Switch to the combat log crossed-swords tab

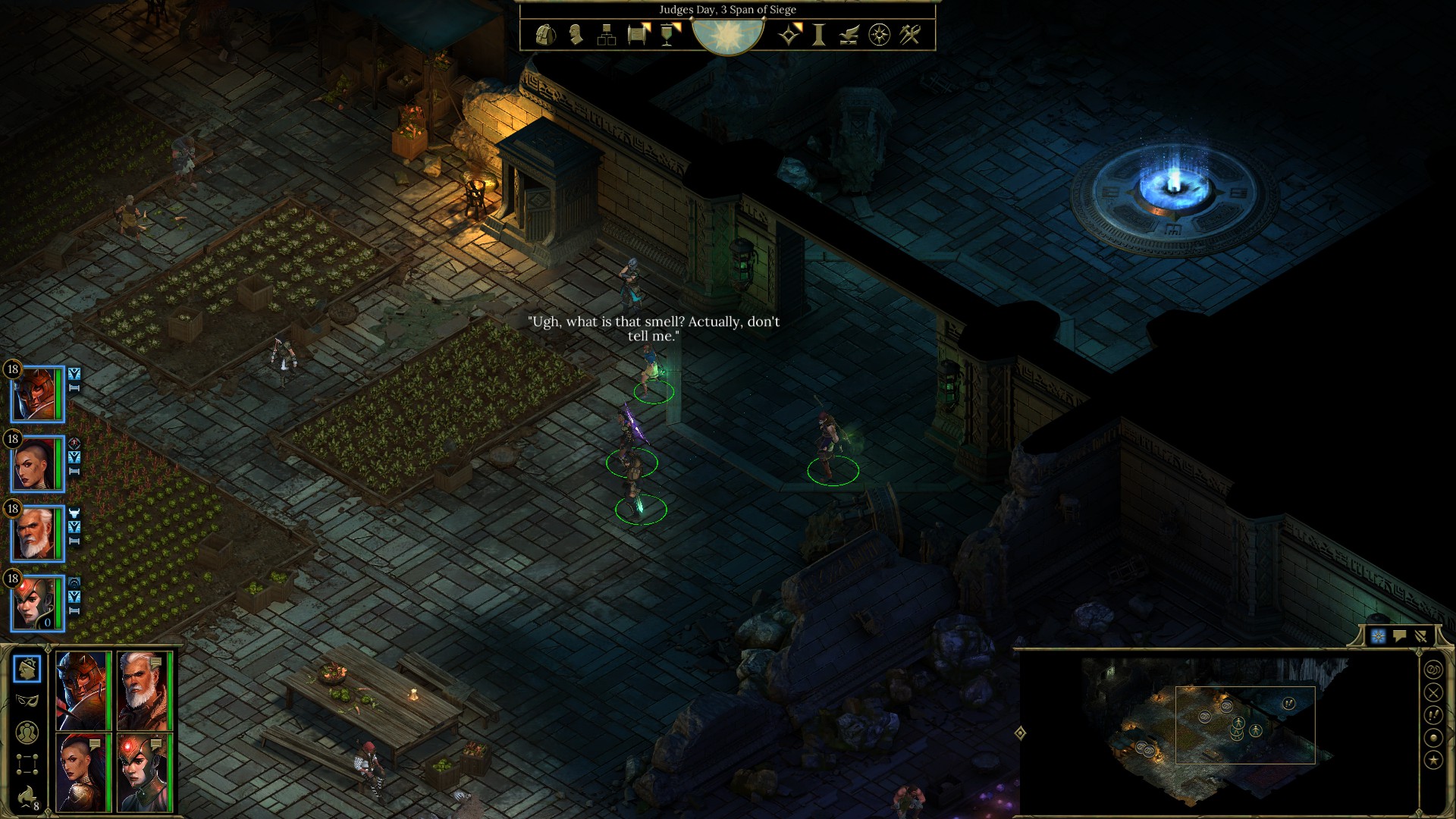pos(1420,636)
